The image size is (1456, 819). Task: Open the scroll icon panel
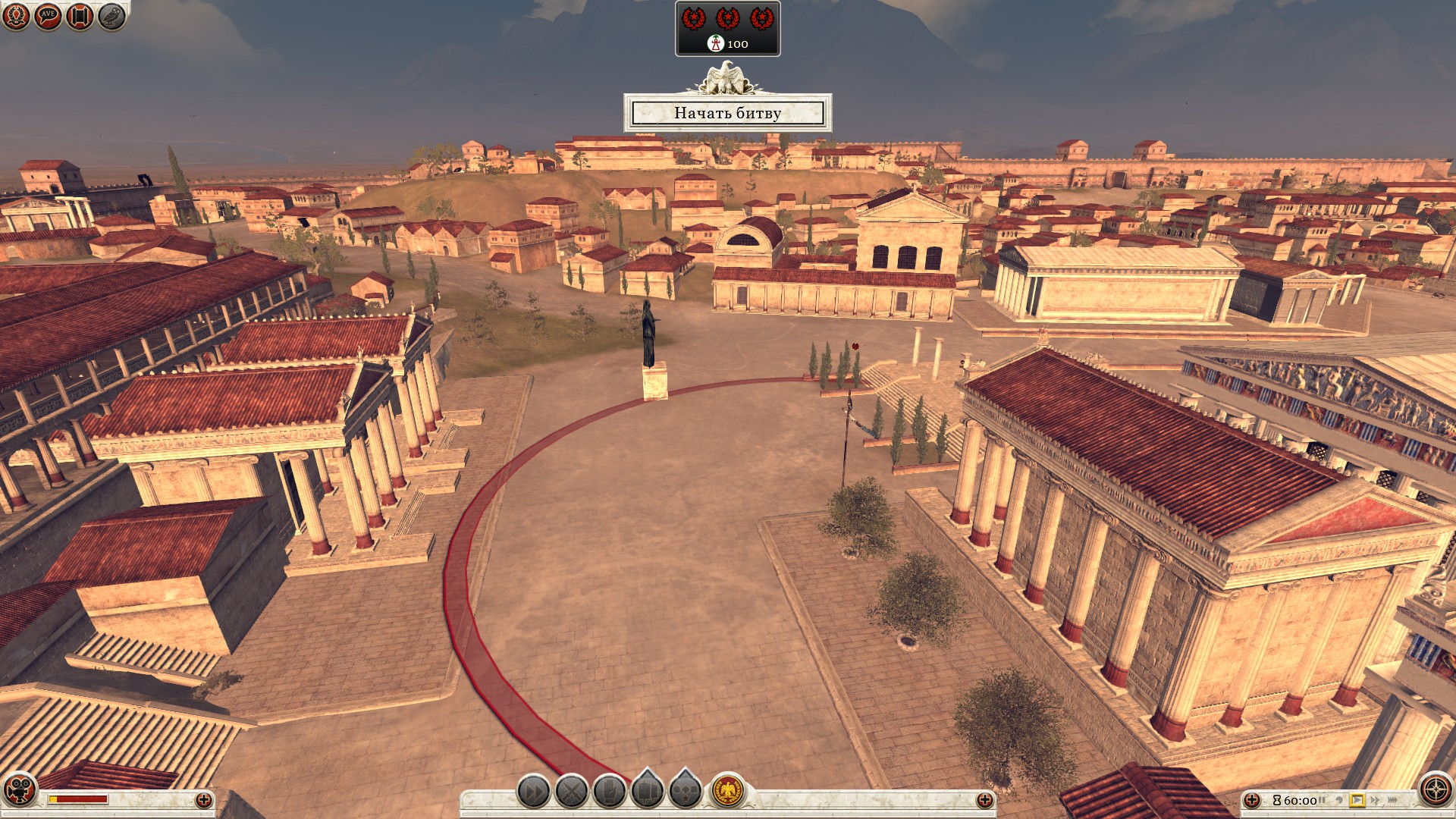[80, 16]
